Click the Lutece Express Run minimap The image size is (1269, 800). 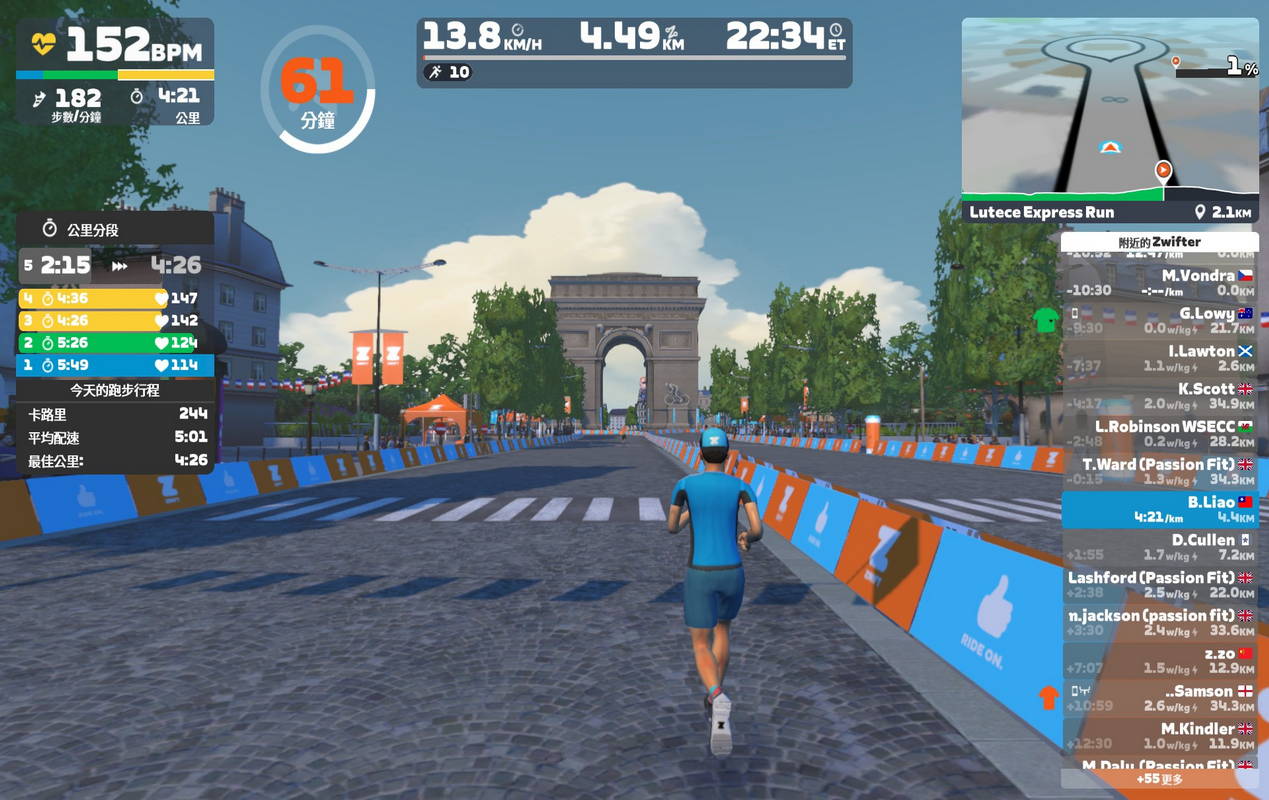click(1110, 110)
